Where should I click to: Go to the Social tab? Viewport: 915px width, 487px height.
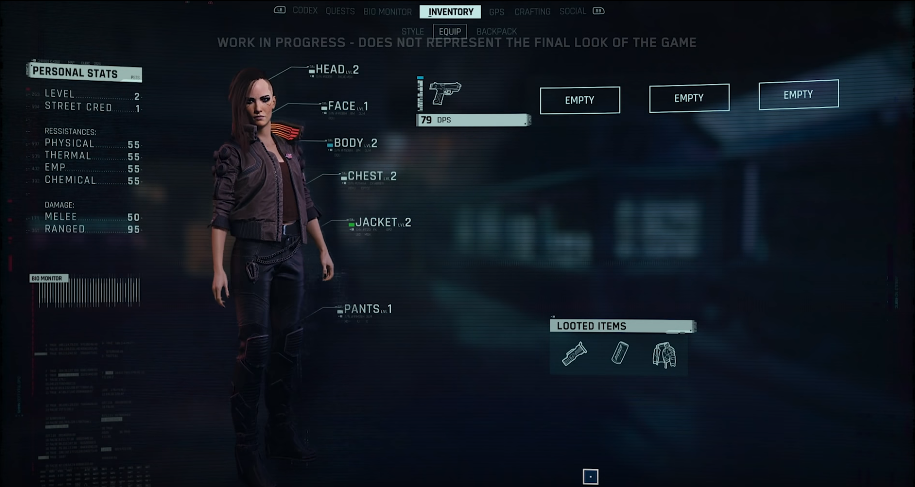pos(573,11)
